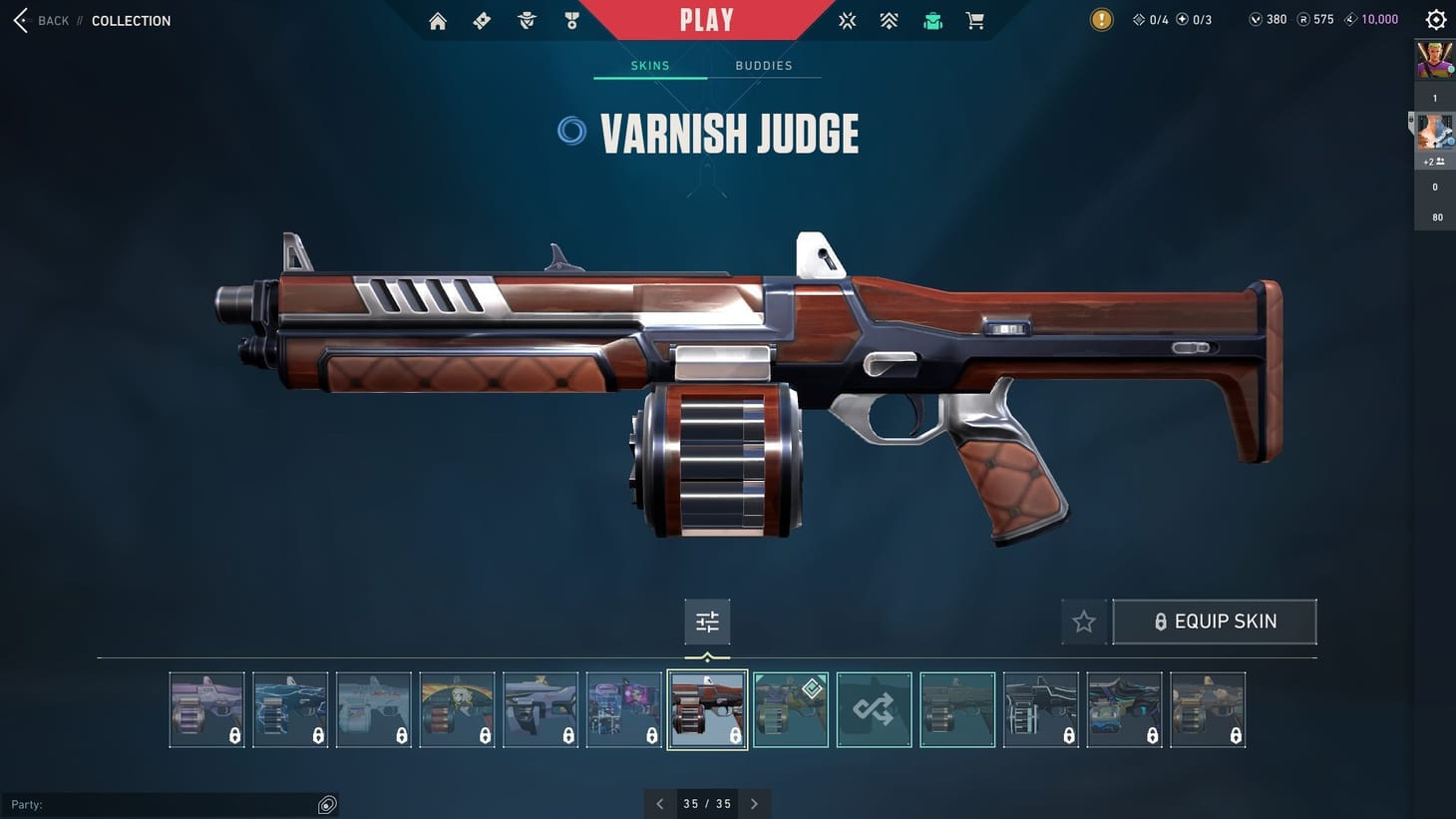The height and width of the screenshot is (819, 1456).
Task: Expand the variants panel via the chevron
Action: pyautogui.click(x=707, y=657)
